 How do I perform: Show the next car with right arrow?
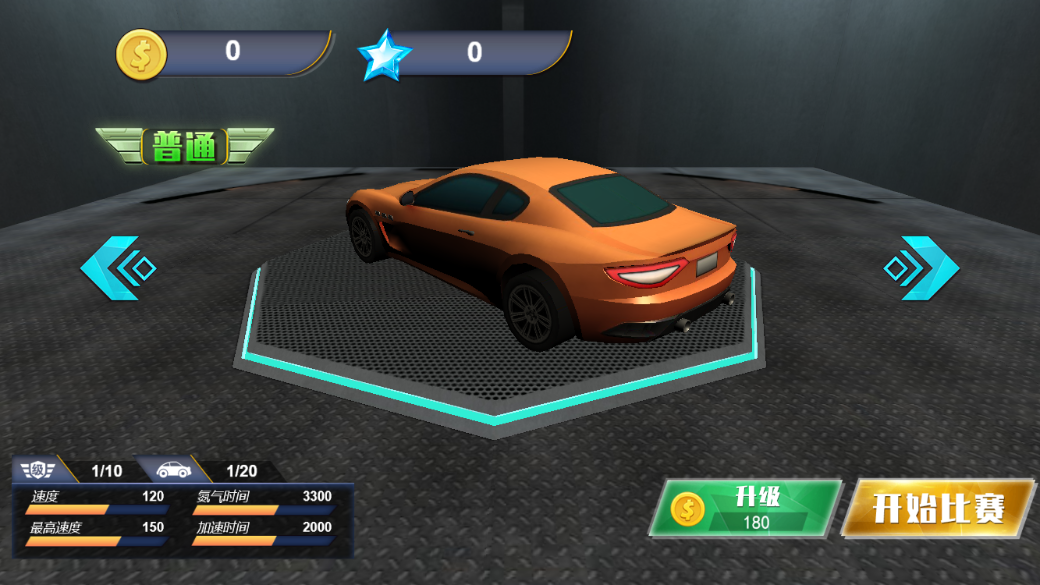pyautogui.click(x=921, y=268)
